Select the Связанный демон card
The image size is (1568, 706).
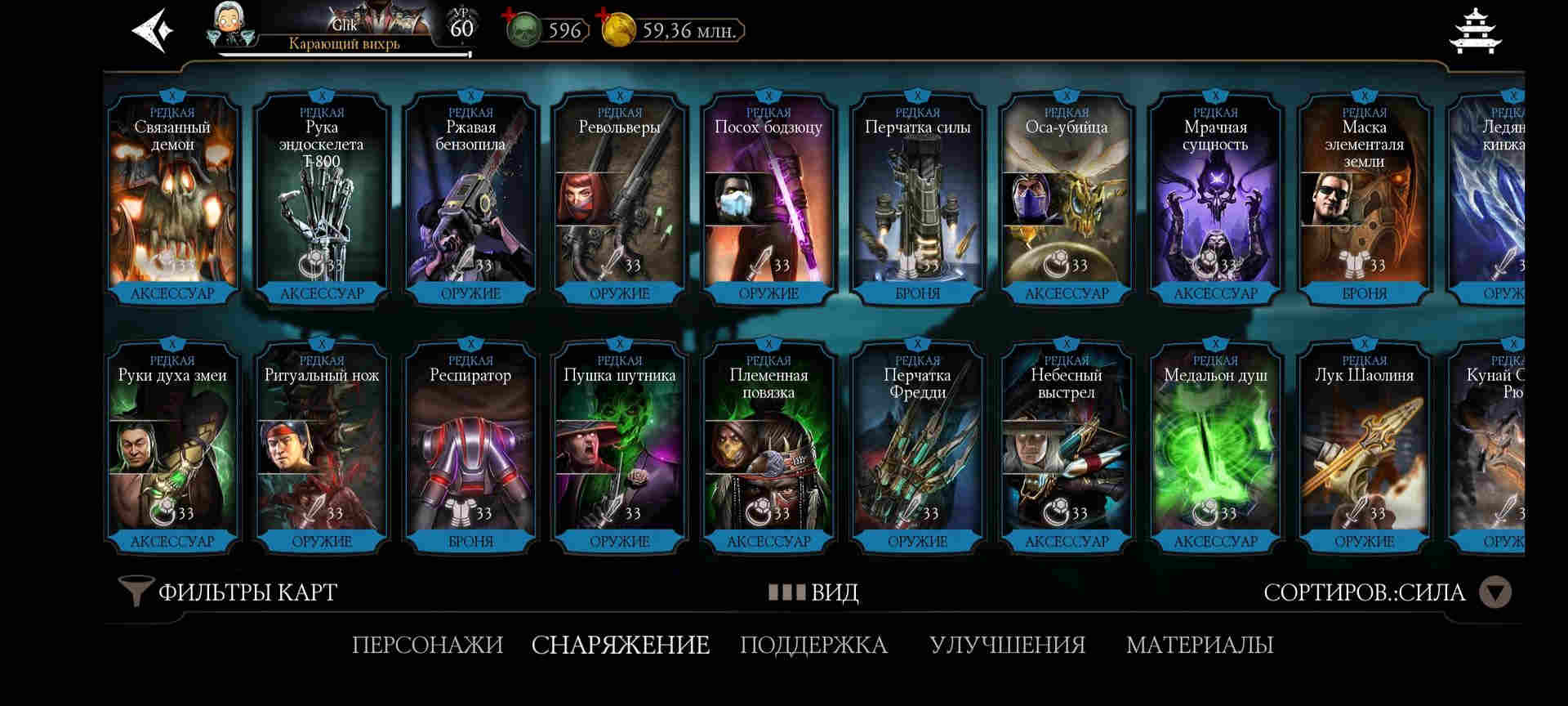(x=172, y=199)
